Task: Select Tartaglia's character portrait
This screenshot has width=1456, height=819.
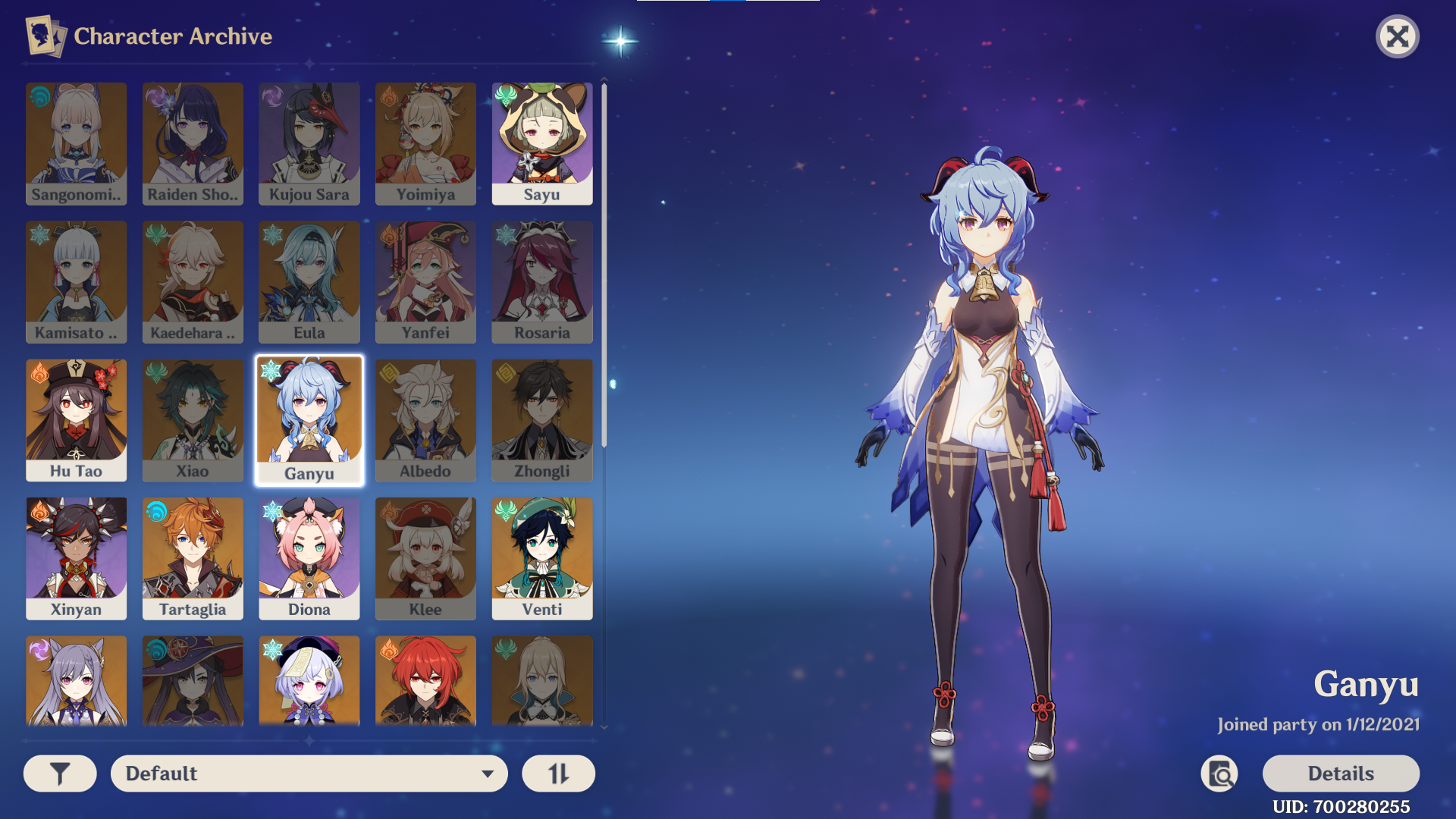Action: [x=193, y=558]
